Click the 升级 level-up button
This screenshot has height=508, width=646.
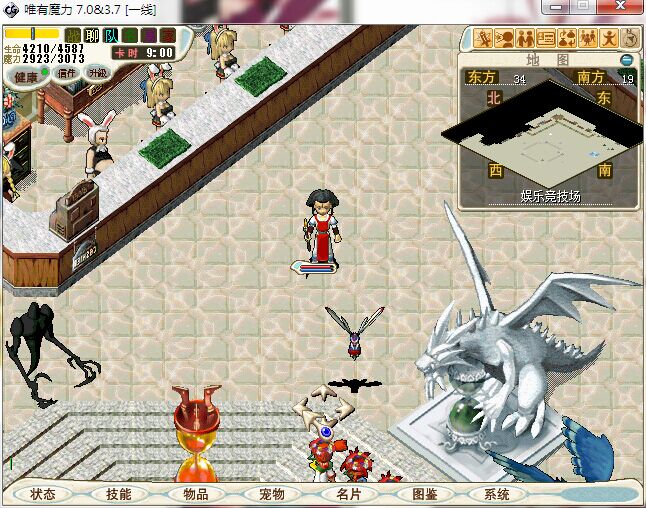(x=97, y=73)
